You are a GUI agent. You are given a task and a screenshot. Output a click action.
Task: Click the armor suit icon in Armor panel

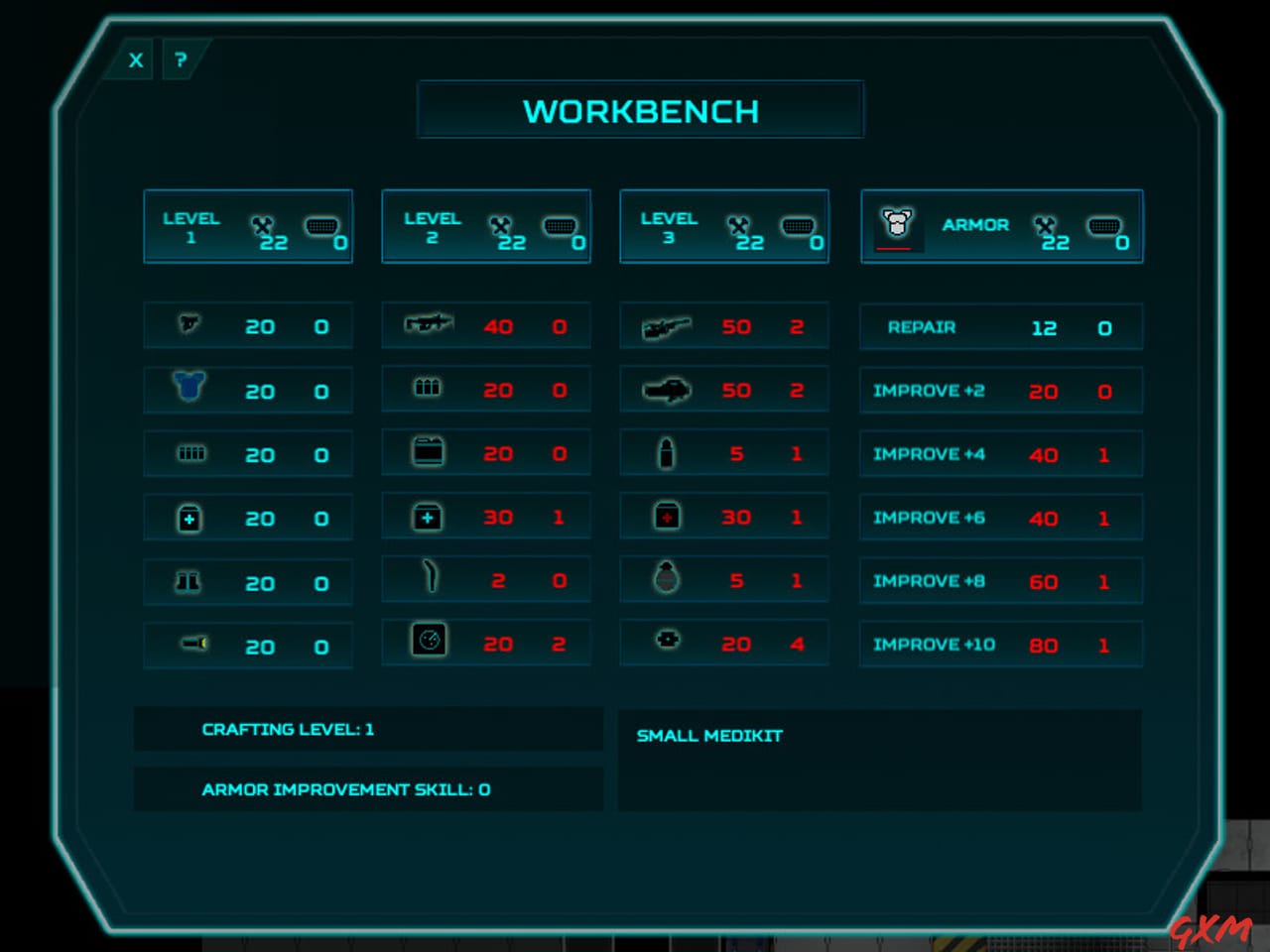tap(896, 225)
